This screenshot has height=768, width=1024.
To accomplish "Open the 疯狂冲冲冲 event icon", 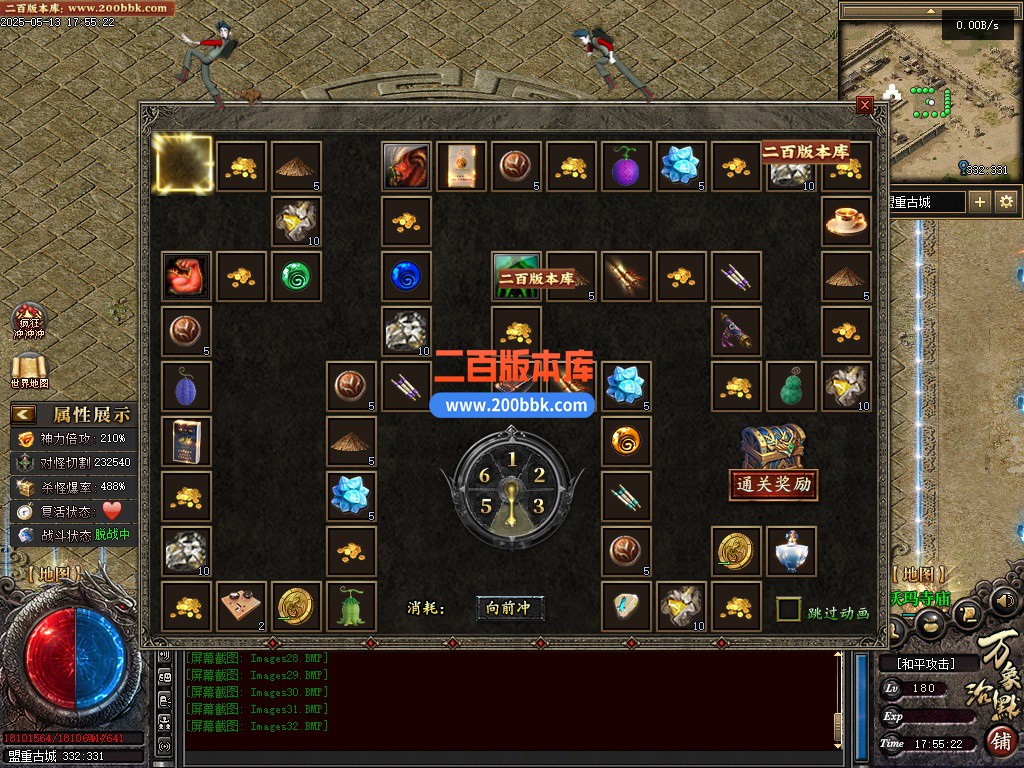I will (x=28, y=322).
